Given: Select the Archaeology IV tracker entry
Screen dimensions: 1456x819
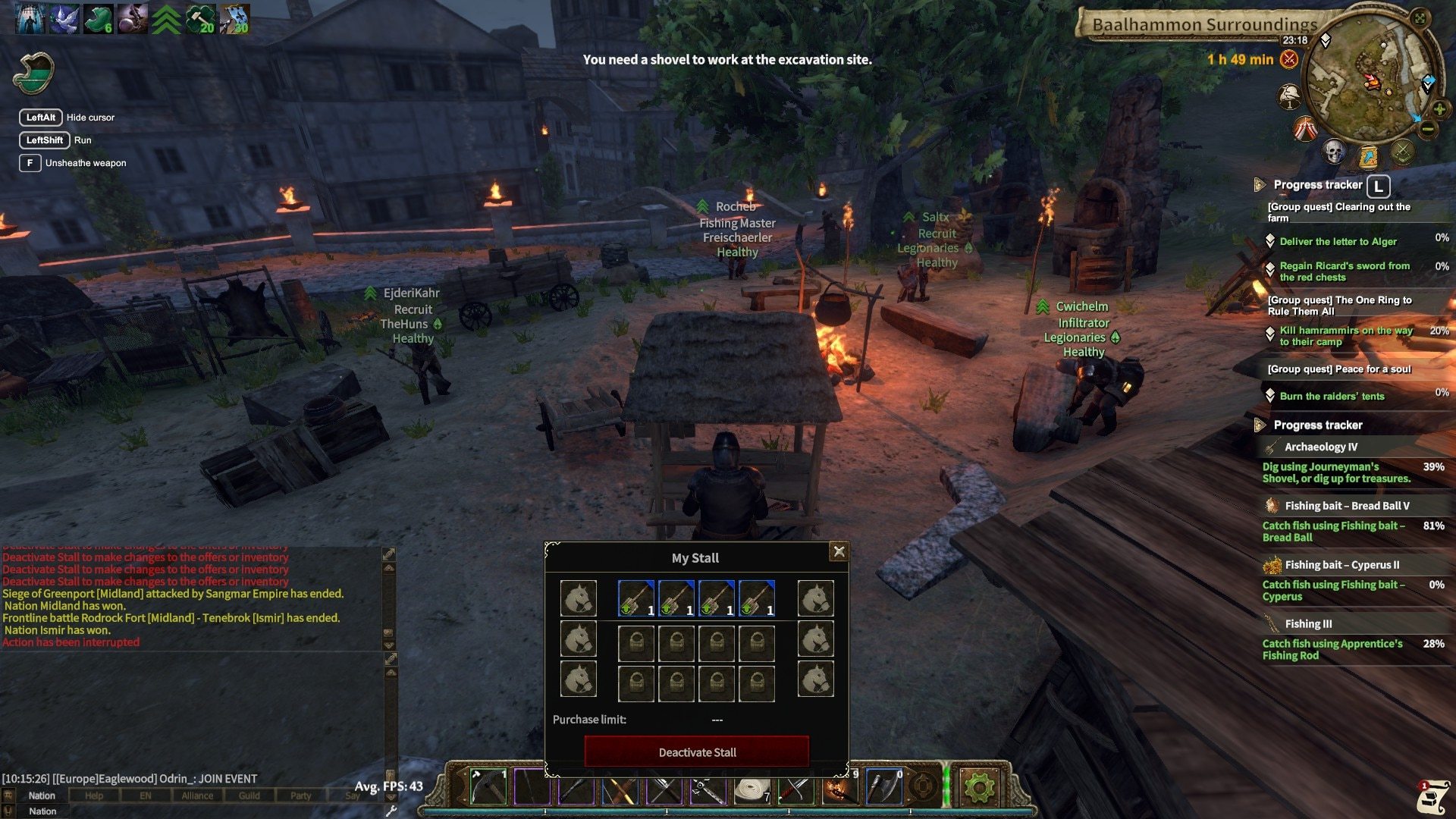Looking at the screenshot, I should pos(1320,447).
